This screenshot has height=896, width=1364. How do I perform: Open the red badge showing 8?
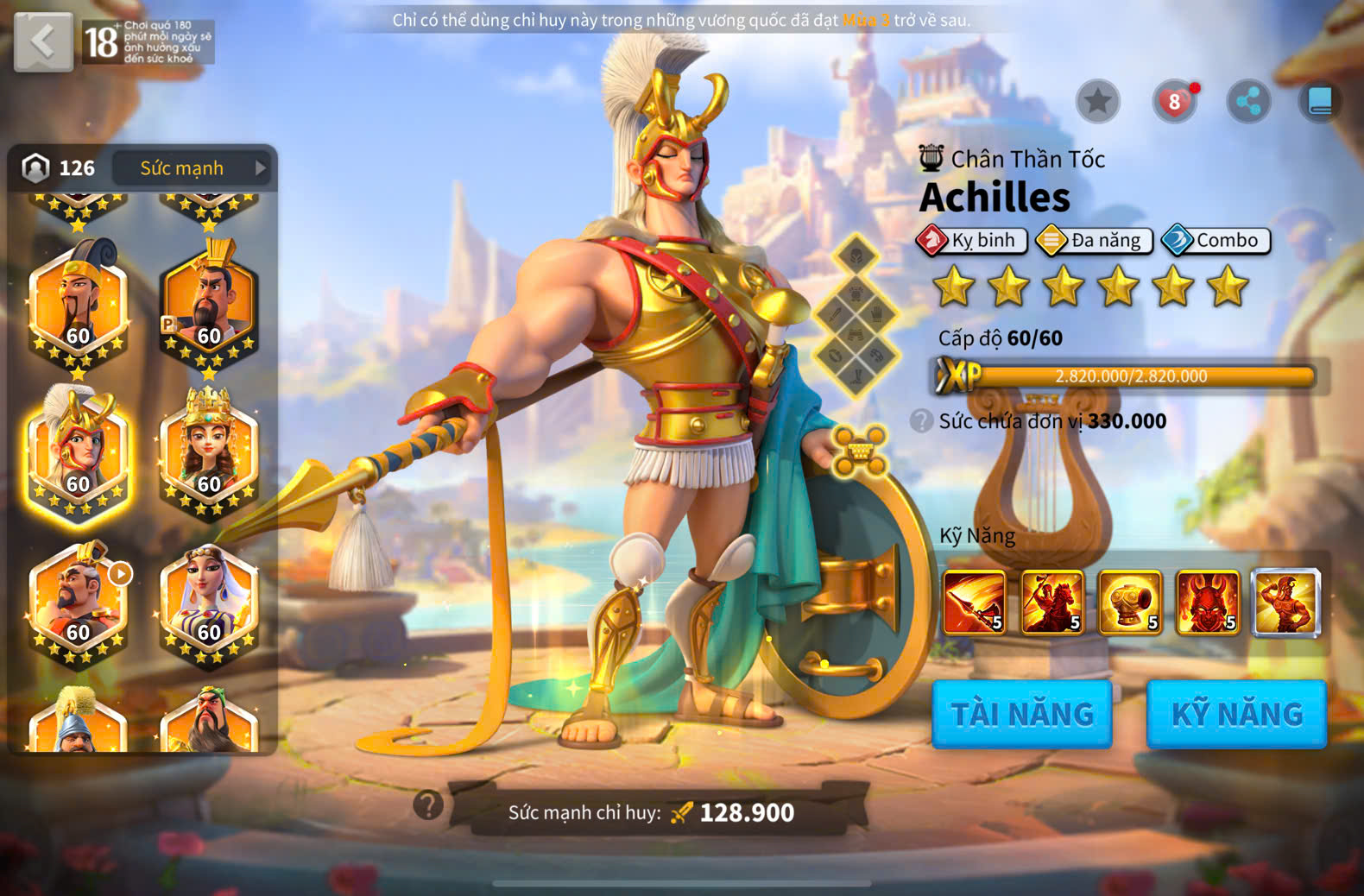coord(1174,102)
